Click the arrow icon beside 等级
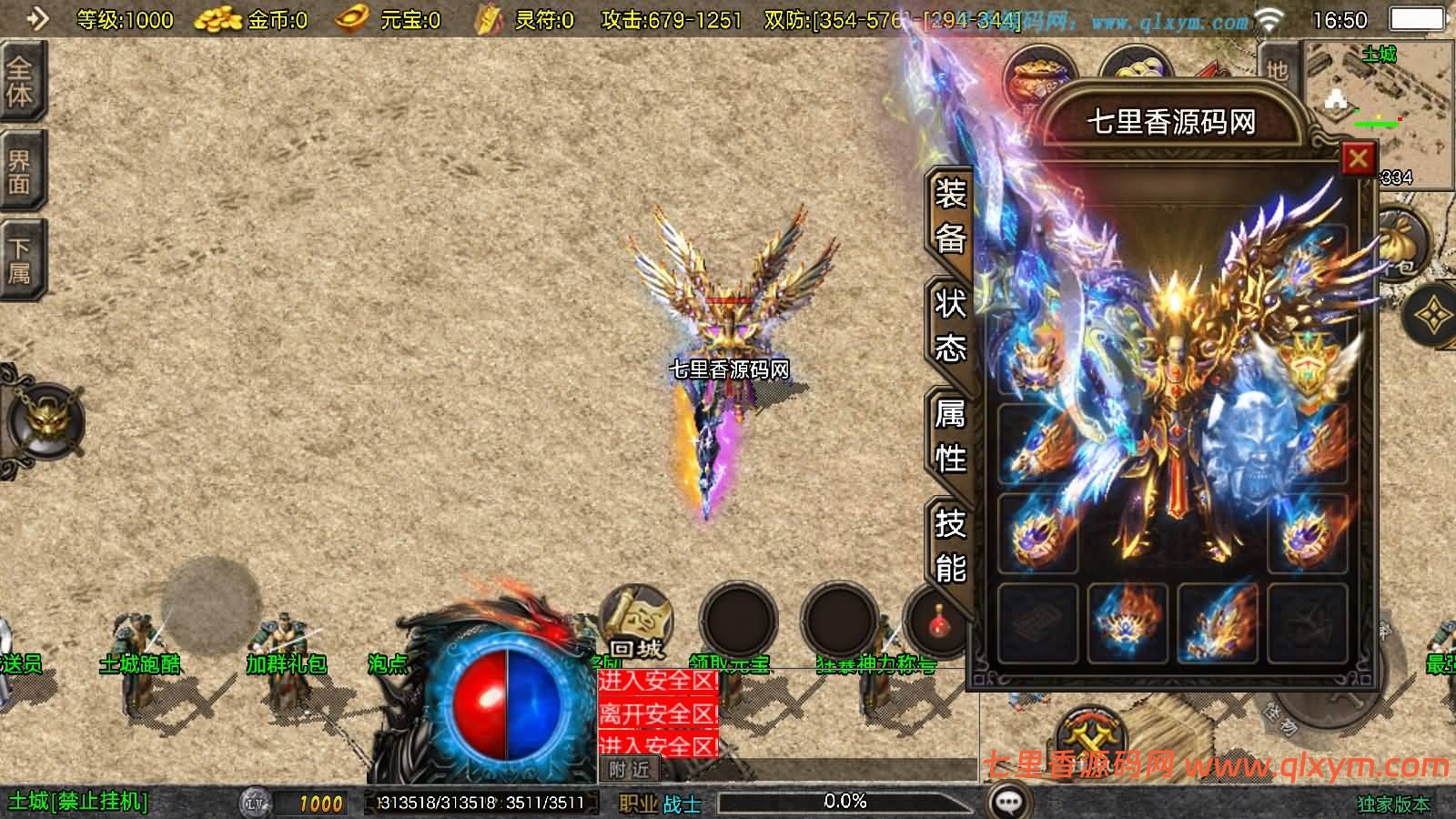 coord(36,18)
